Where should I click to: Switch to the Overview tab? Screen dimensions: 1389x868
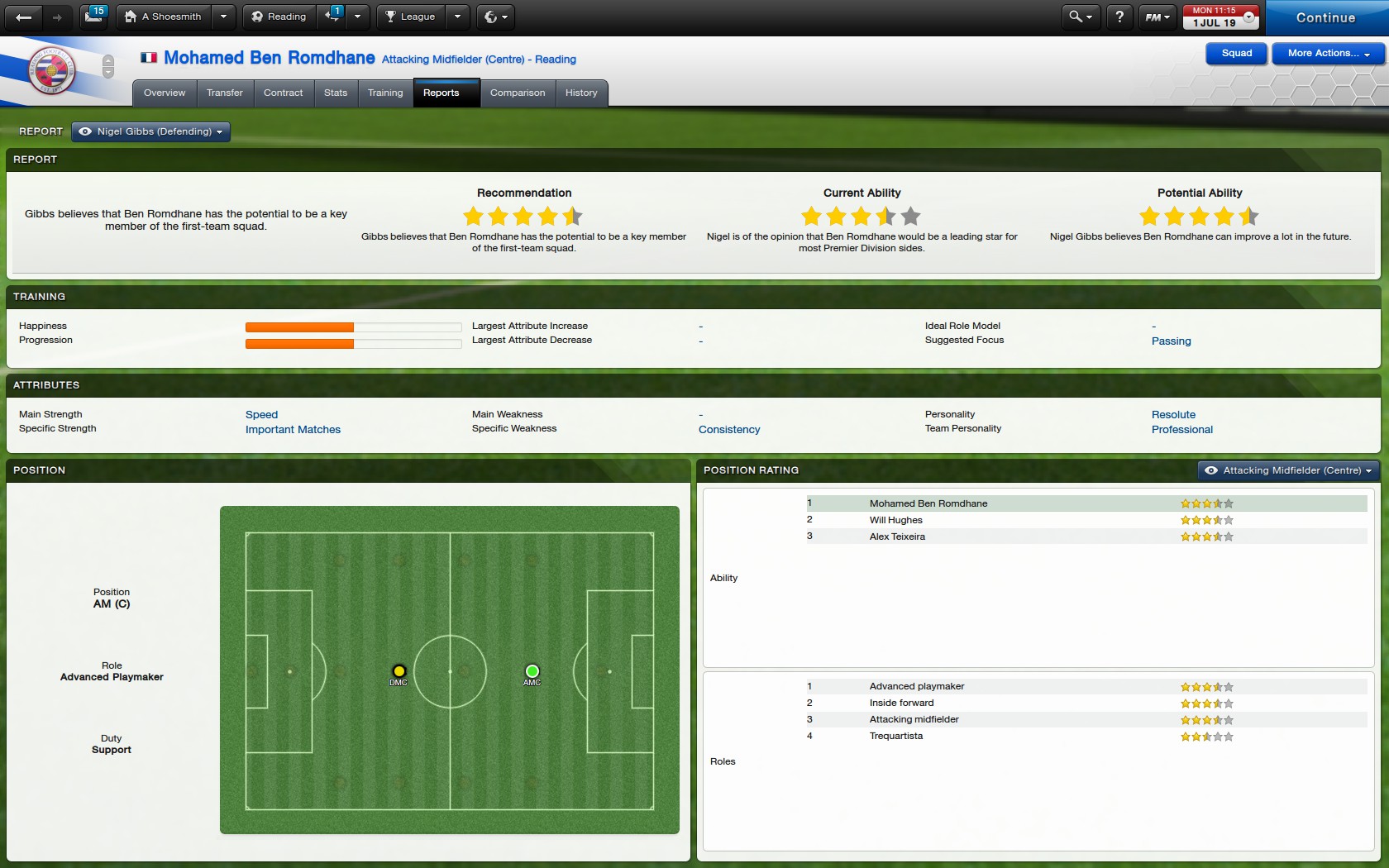[x=165, y=93]
